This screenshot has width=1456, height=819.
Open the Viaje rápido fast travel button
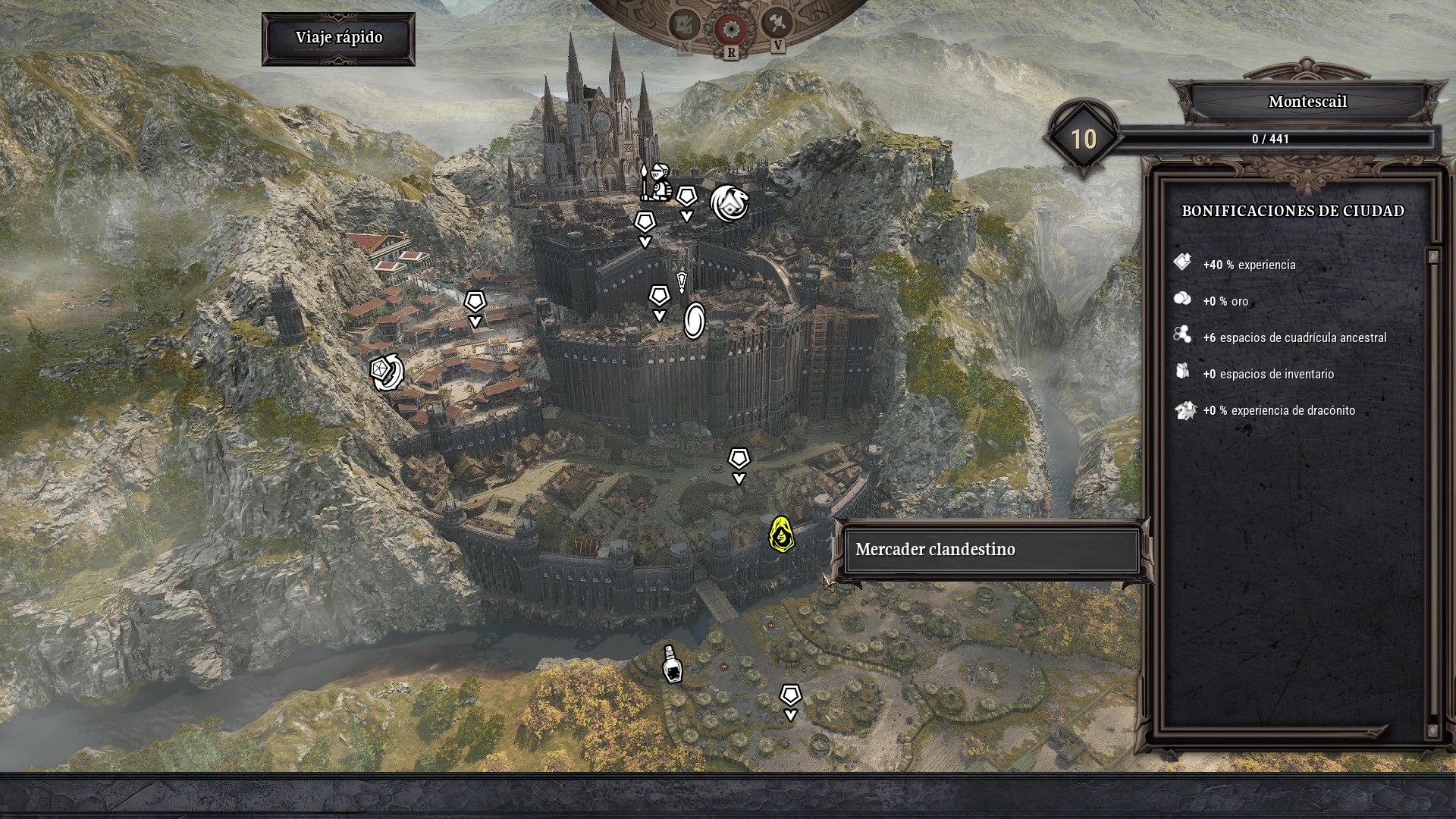[338, 38]
